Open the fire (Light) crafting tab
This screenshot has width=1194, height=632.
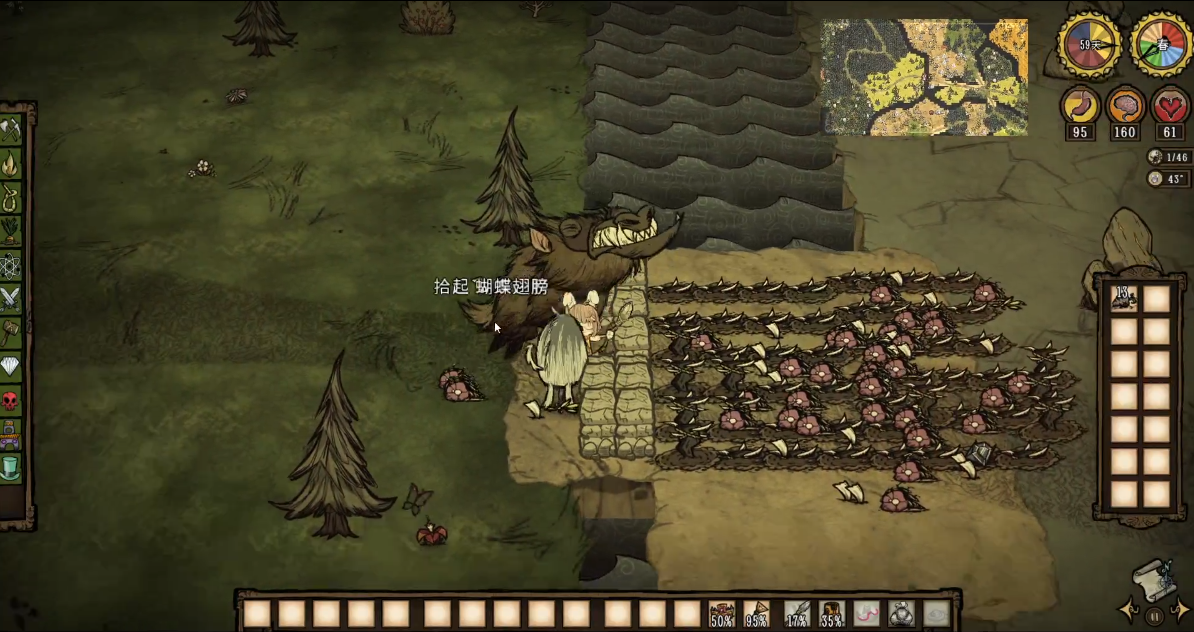click(11, 162)
